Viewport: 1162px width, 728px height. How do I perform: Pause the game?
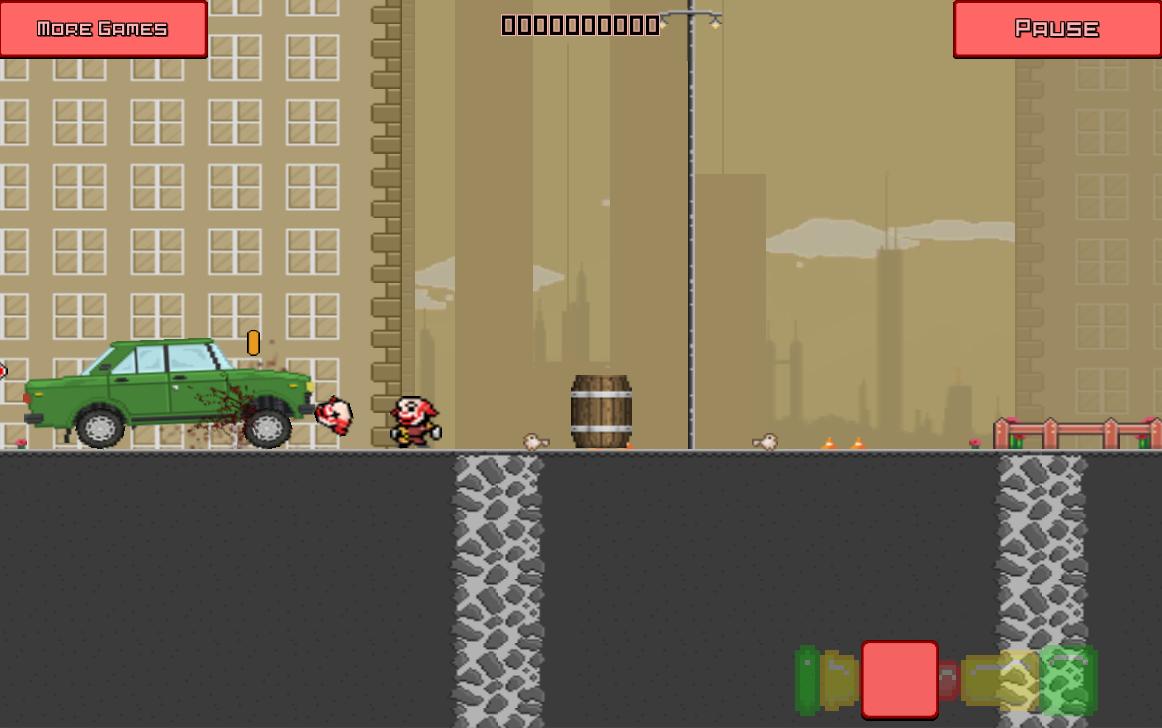click(1056, 28)
